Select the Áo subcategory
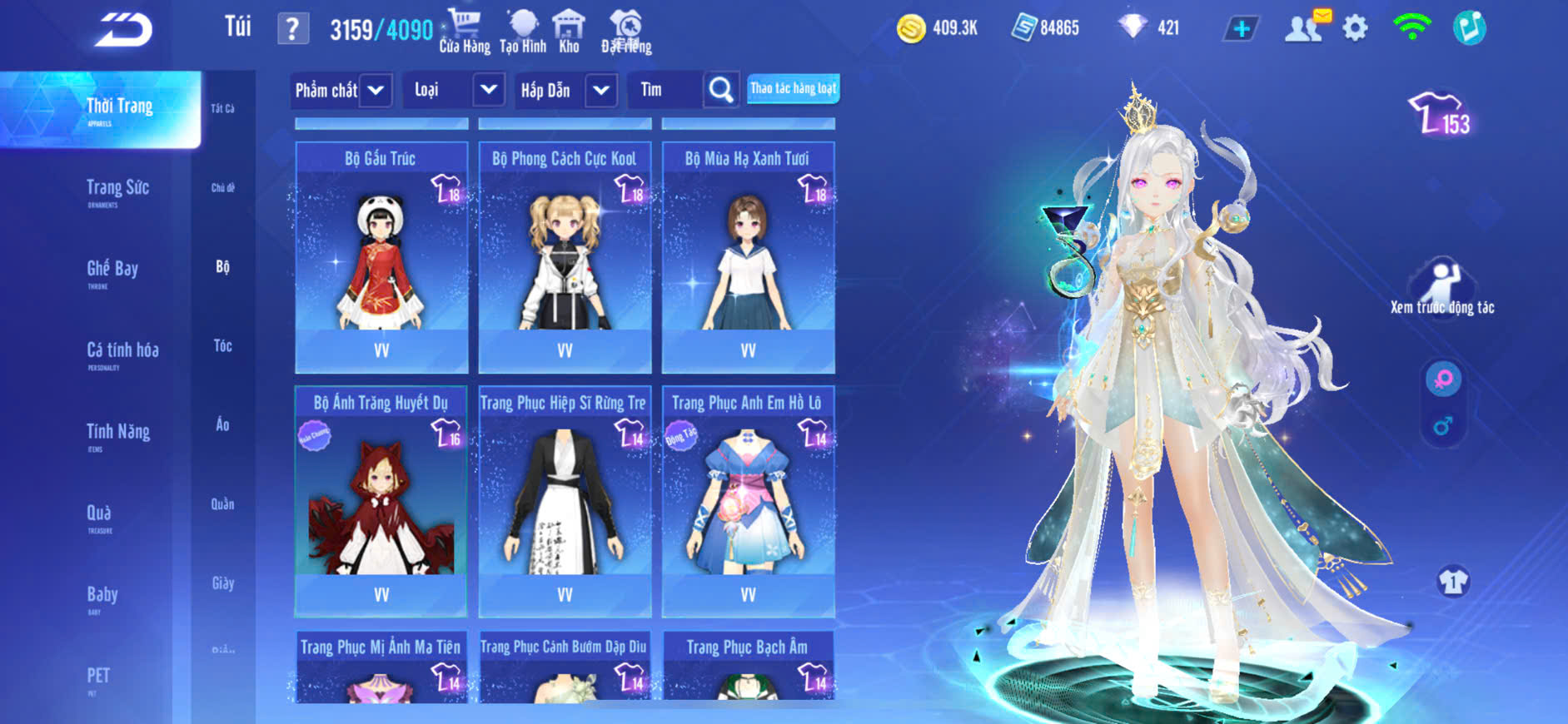The height and width of the screenshot is (724, 1568). point(222,424)
